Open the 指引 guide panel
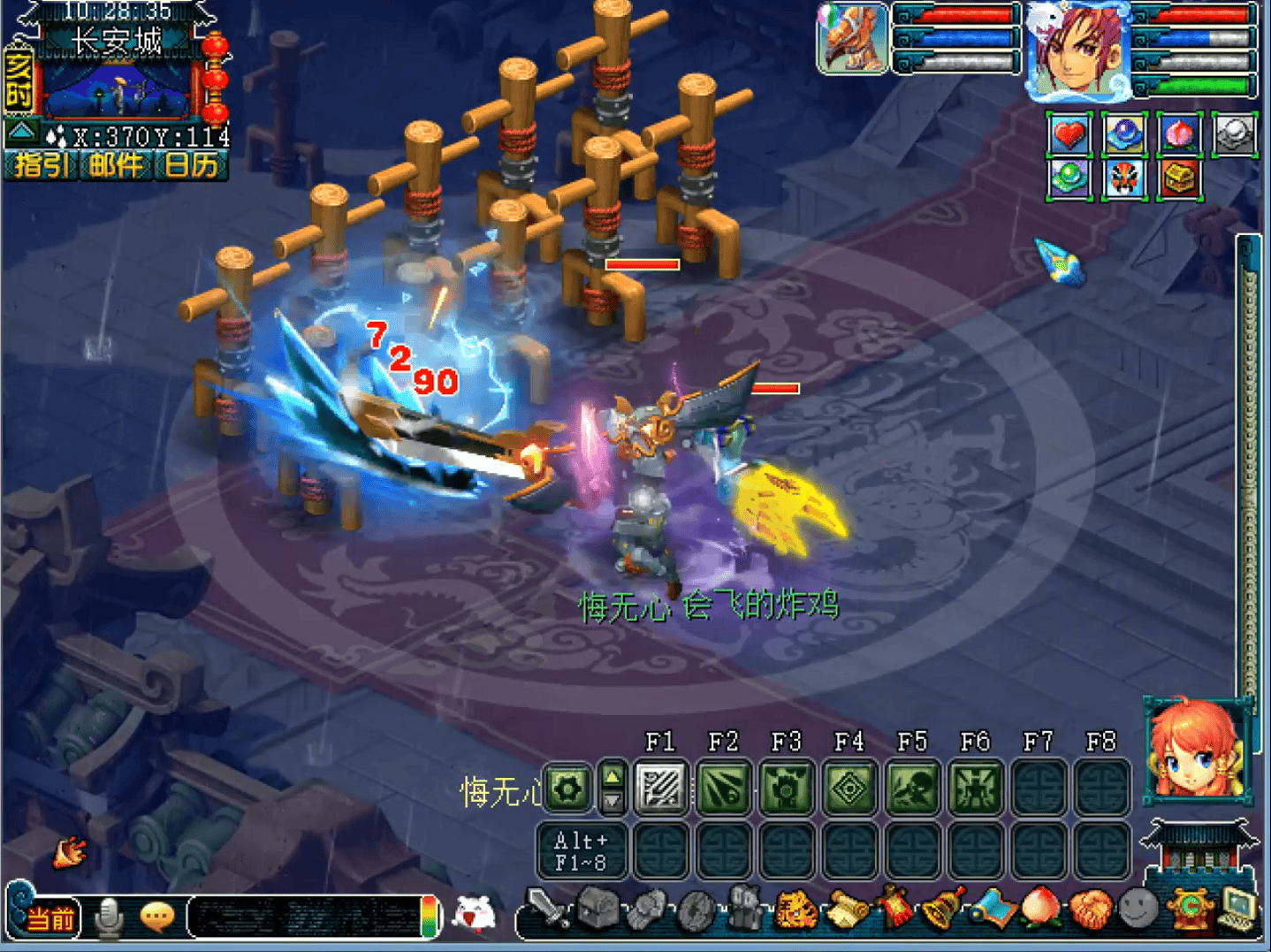Screen dimensions: 1271x952 (x=40, y=165)
